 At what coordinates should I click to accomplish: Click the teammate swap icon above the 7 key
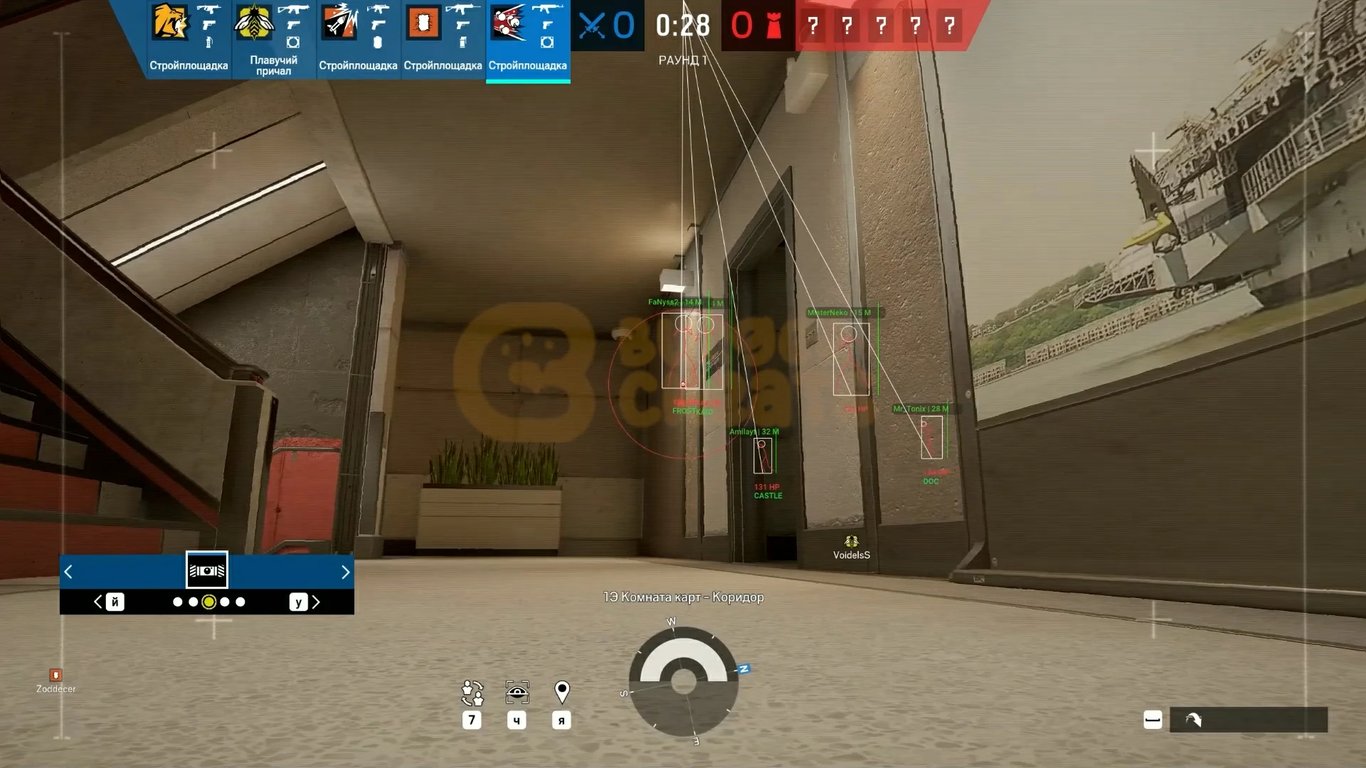[x=471, y=692]
